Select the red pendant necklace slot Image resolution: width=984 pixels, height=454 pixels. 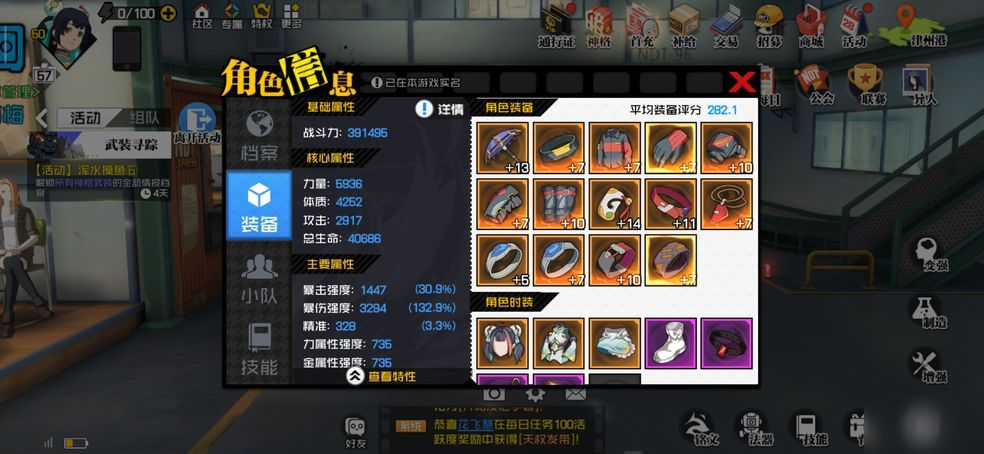pos(725,203)
